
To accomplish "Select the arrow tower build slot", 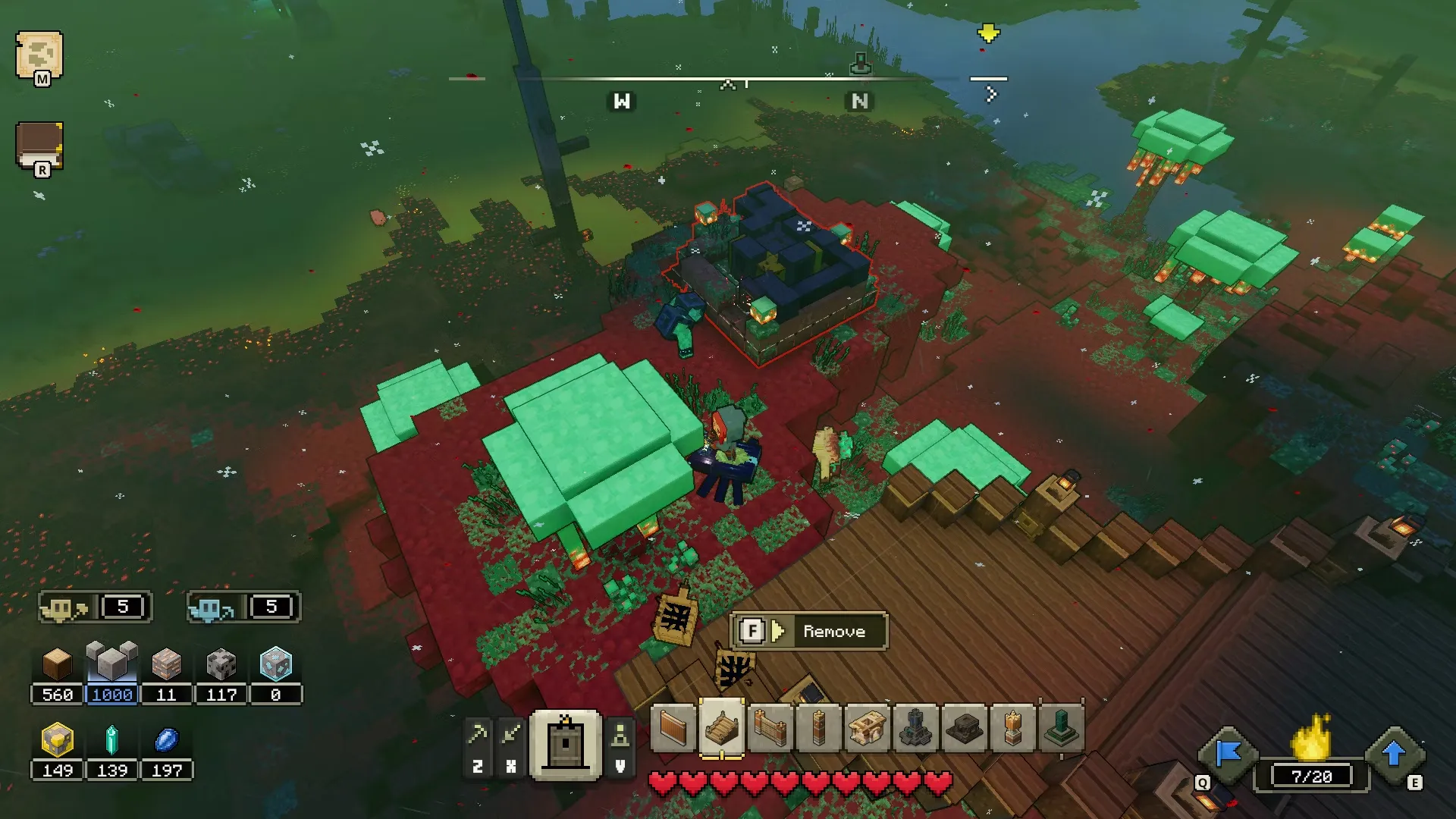I will (x=818, y=730).
